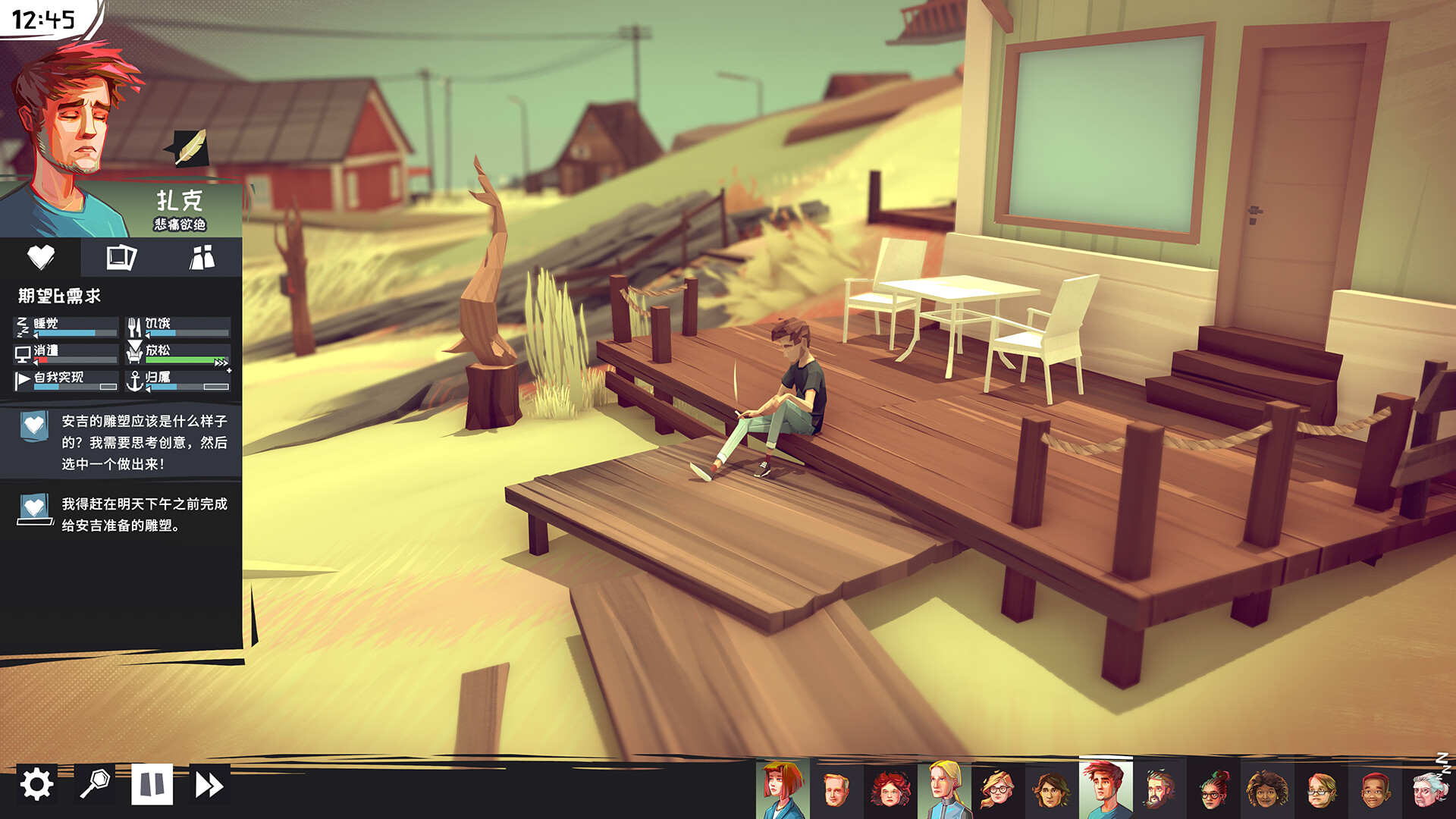The width and height of the screenshot is (1456, 819).
Task: Select the woman with green hair bun and glasses
Action: click(x=1213, y=790)
